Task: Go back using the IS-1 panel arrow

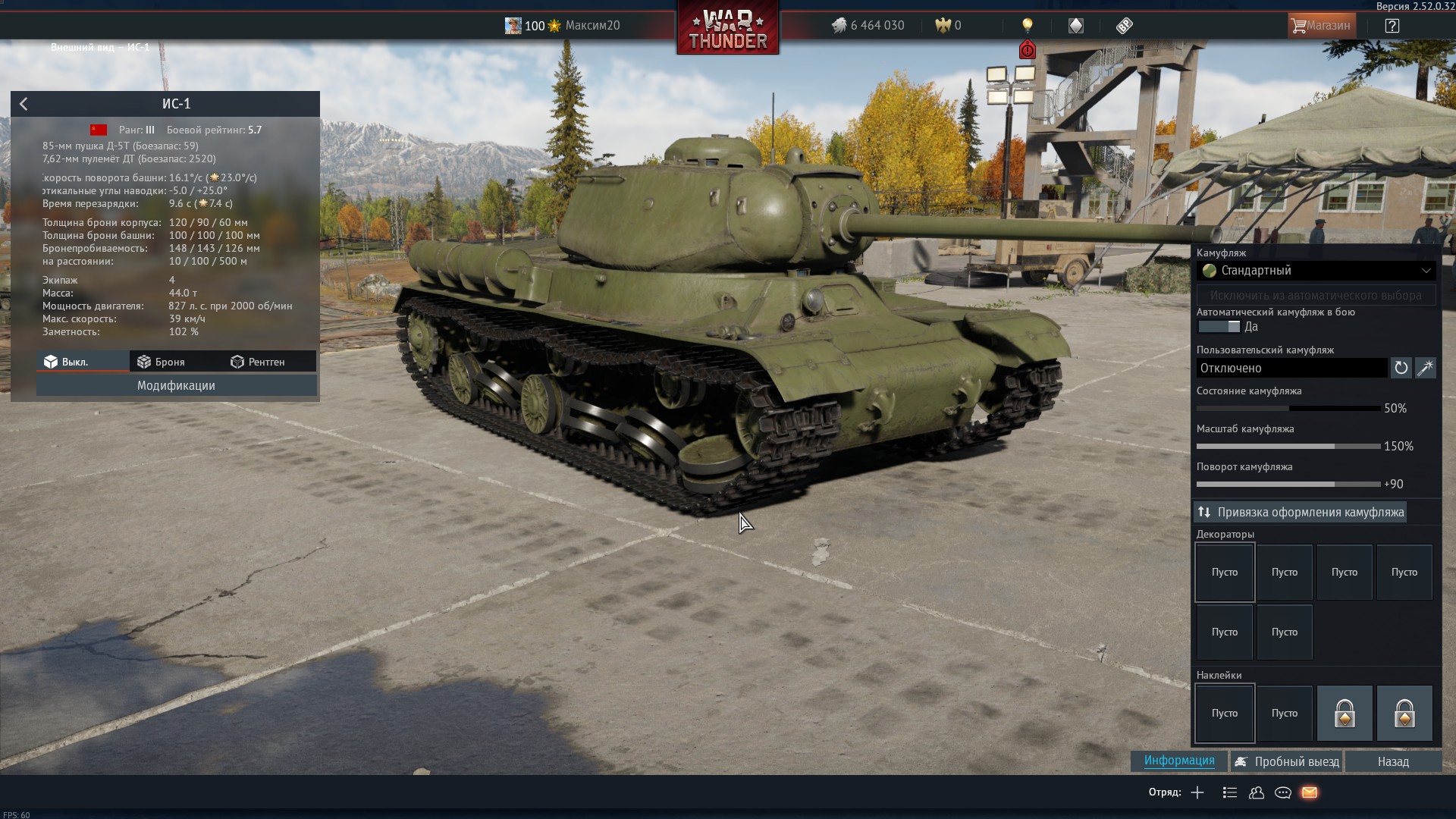Action: pos(24,104)
